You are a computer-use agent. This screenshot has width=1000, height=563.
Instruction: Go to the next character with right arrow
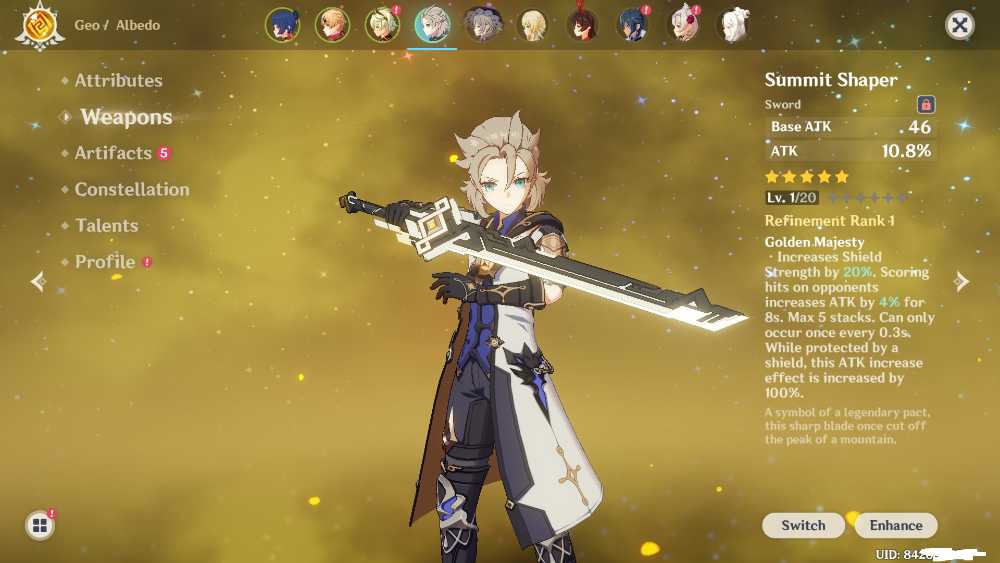(x=962, y=282)
